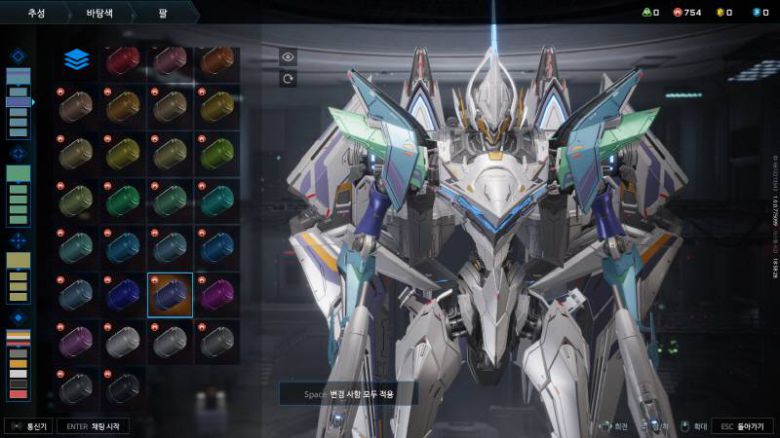The image size is (780, 438).
Task: Select the highlighted purple swatch in left palette
Action: pyautogui.click(x=18, y=102)
